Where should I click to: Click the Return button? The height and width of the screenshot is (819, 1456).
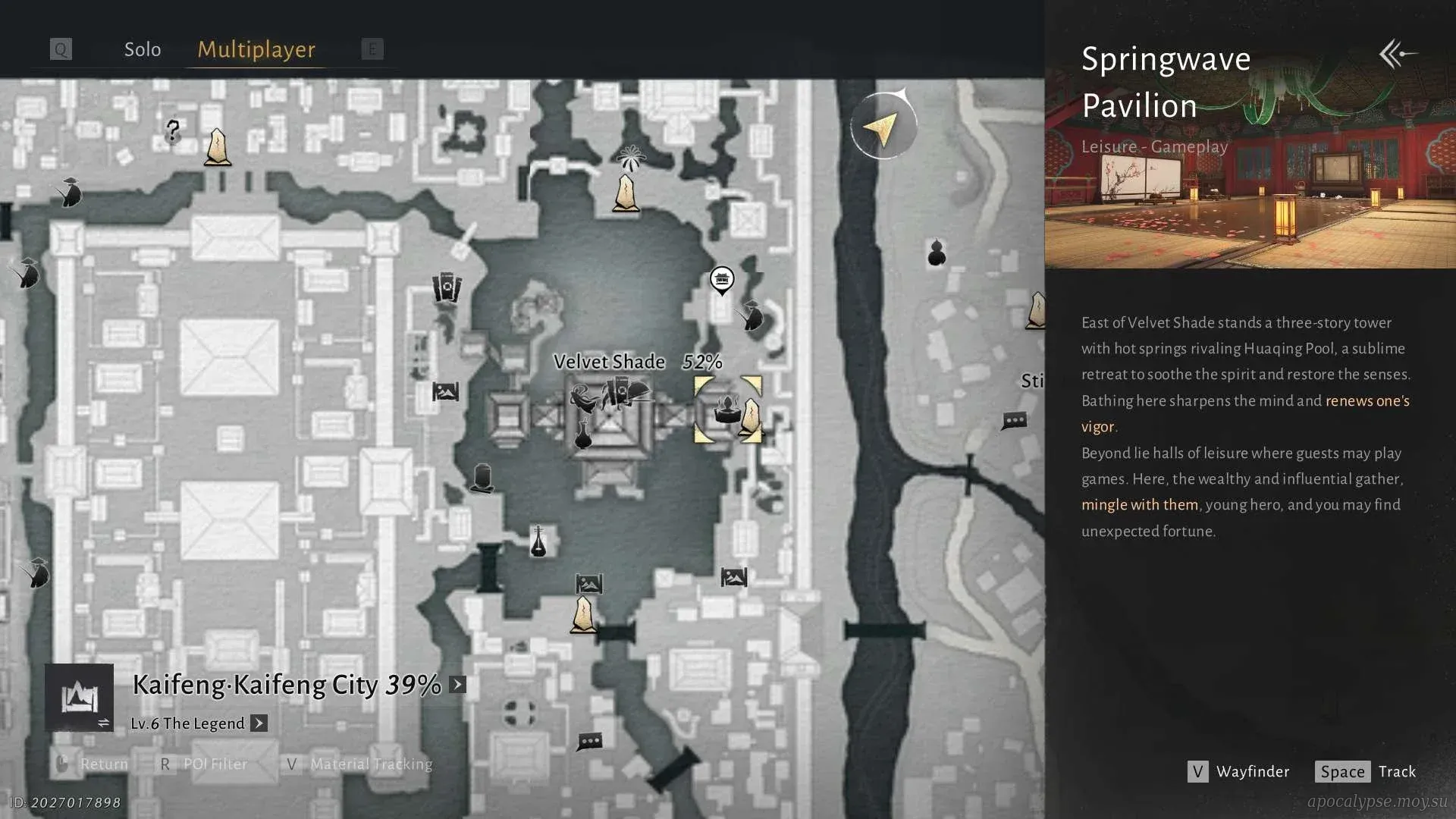coord(93,764)
